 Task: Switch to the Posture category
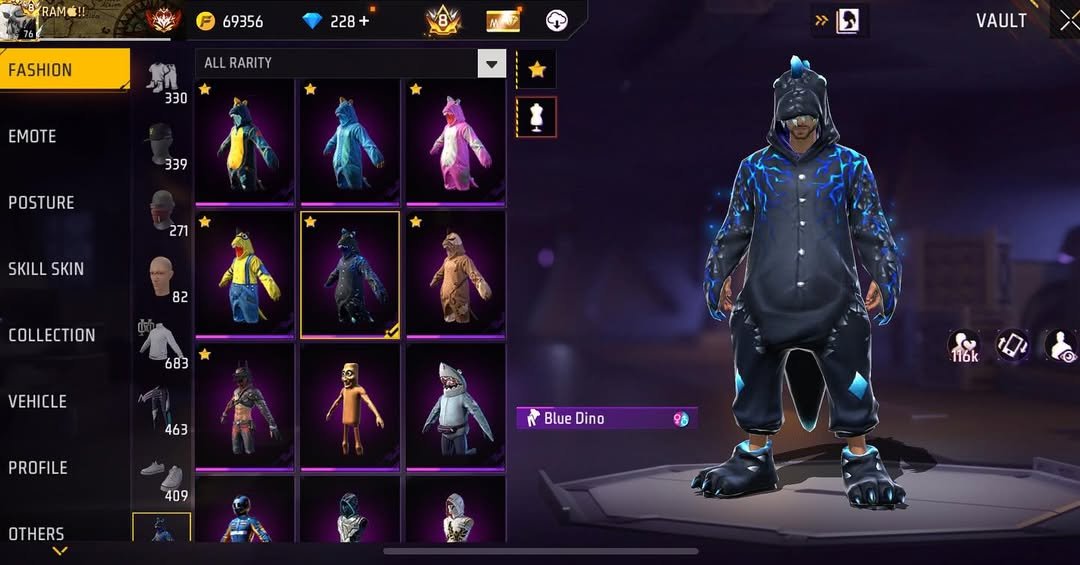pyautogui.click(x=41, y=203)
